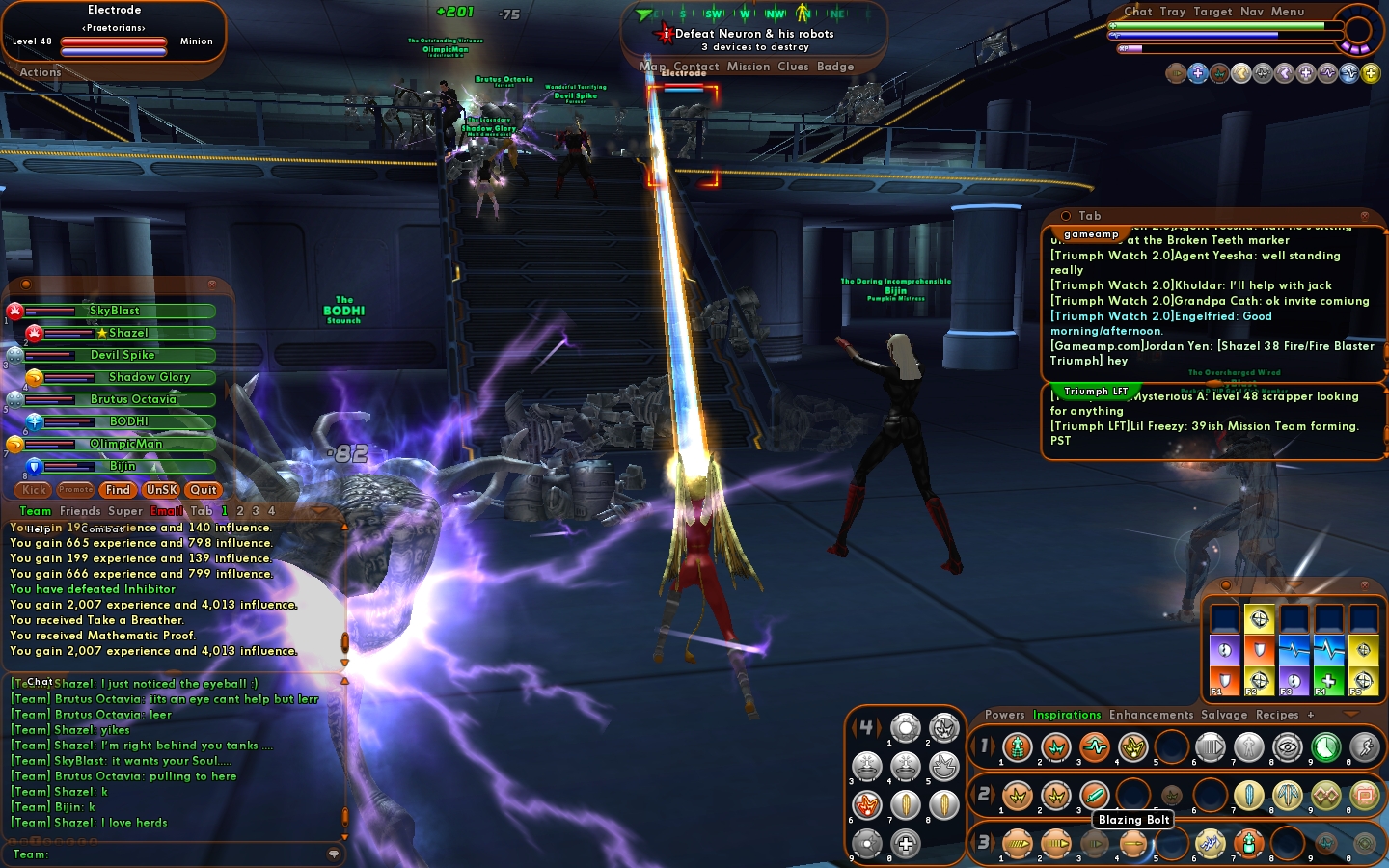Screen dimensions: 1389x868
Task: Open the Contact list
Action: click(x=695, y=67)
